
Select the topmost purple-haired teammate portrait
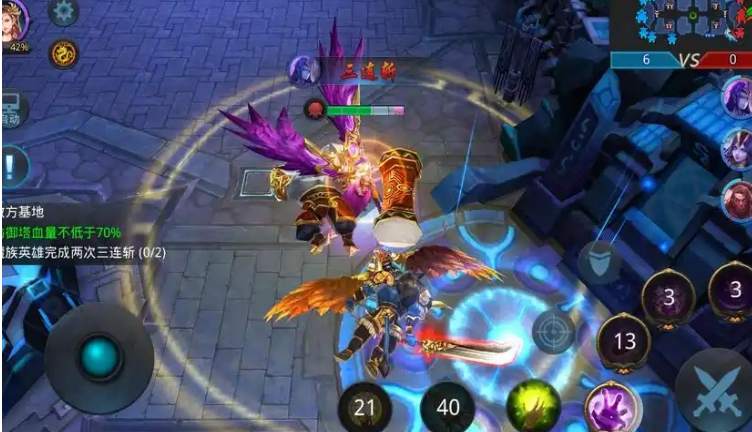click(x=738, y=98)
